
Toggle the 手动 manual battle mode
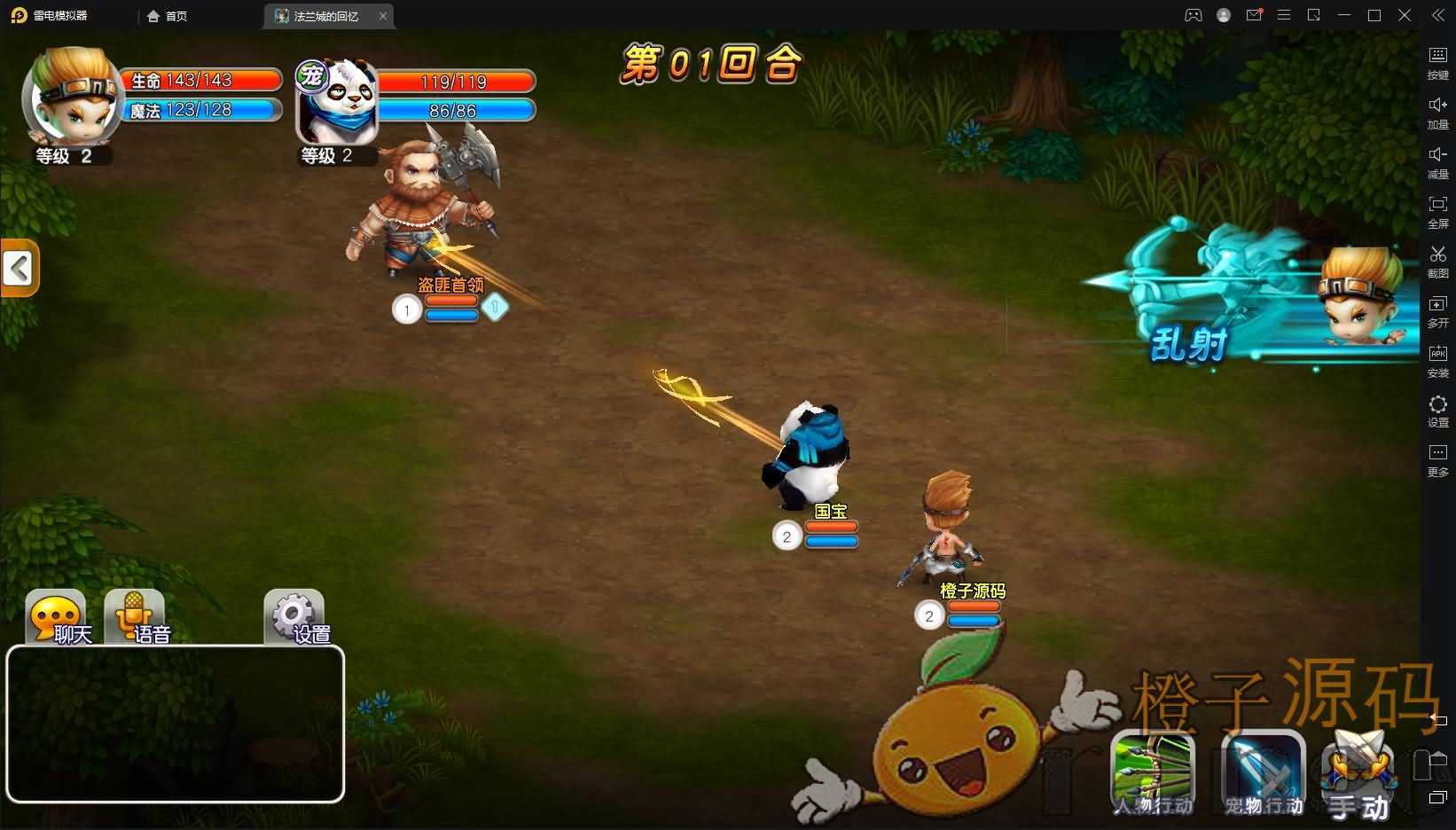1358,776
